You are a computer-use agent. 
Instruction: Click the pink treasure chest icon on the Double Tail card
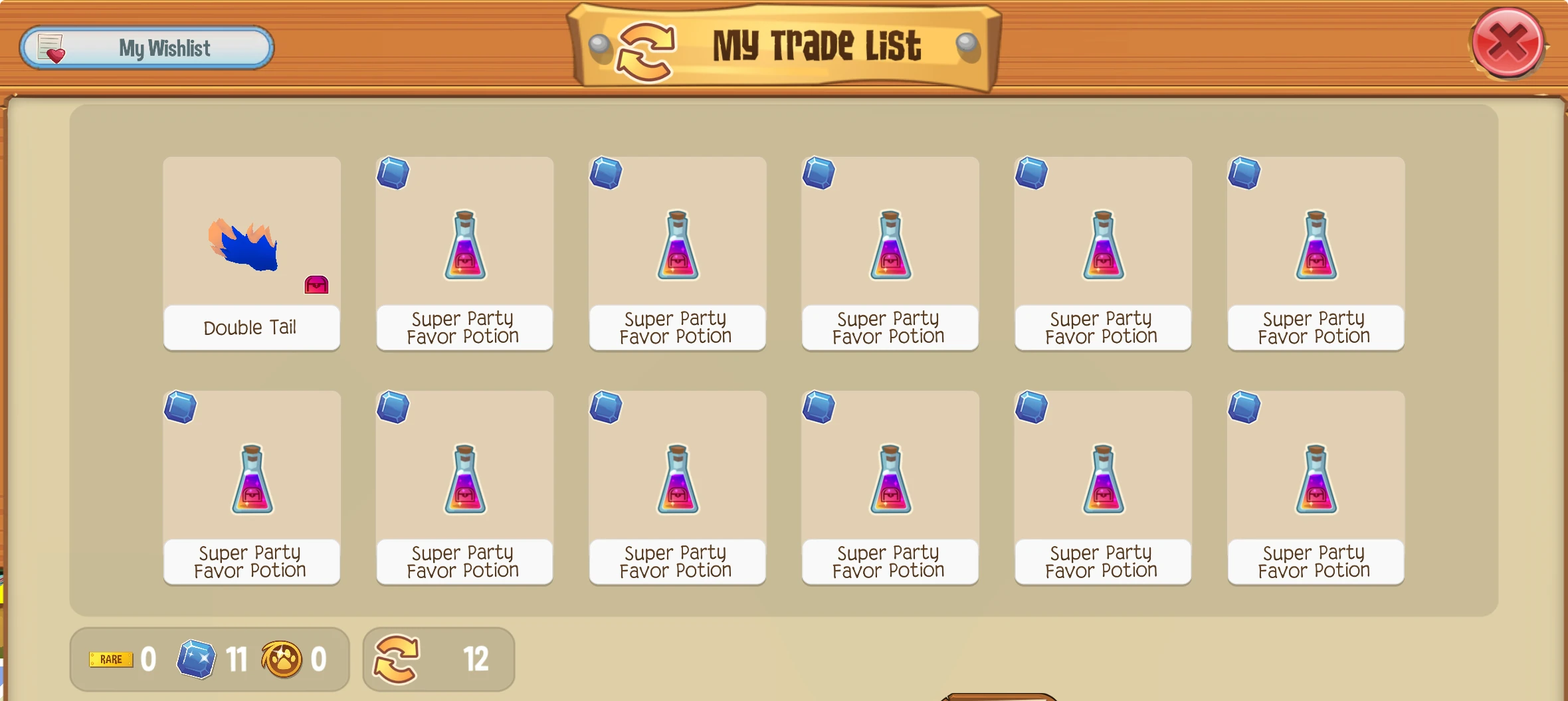317,284
